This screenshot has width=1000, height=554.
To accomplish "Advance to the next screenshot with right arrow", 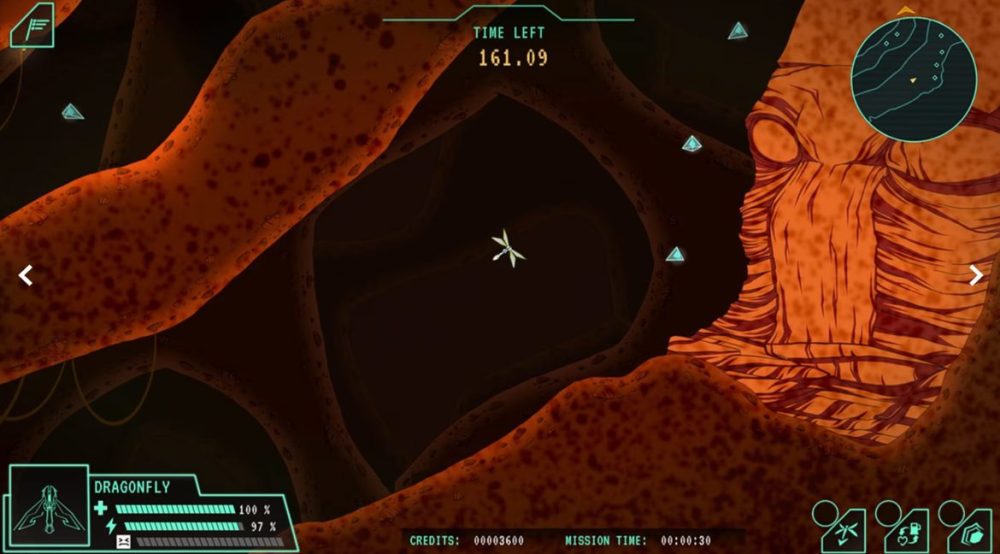I will 976,276.
